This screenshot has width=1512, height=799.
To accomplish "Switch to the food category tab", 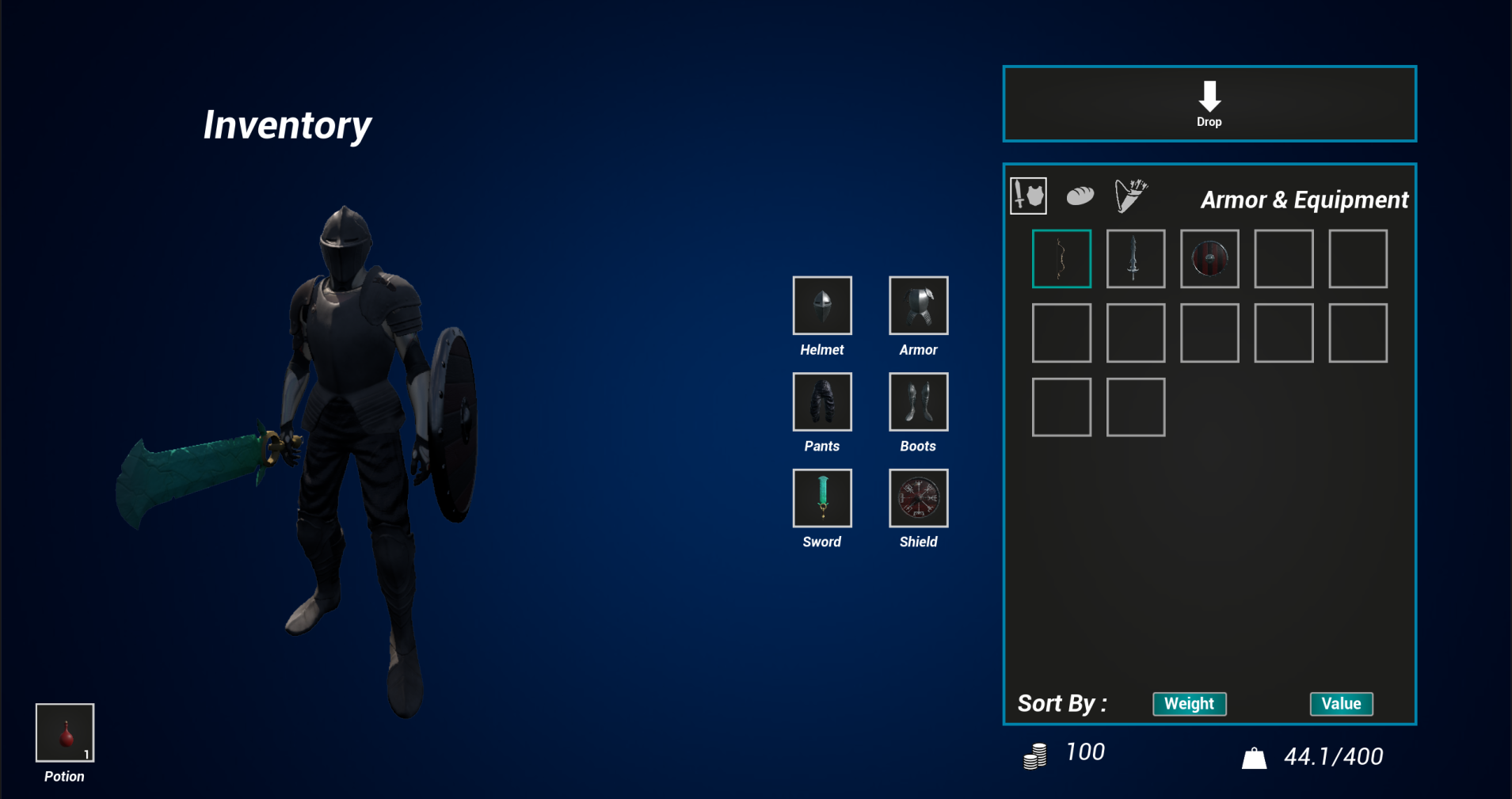I will click(x=1080, y=194).
